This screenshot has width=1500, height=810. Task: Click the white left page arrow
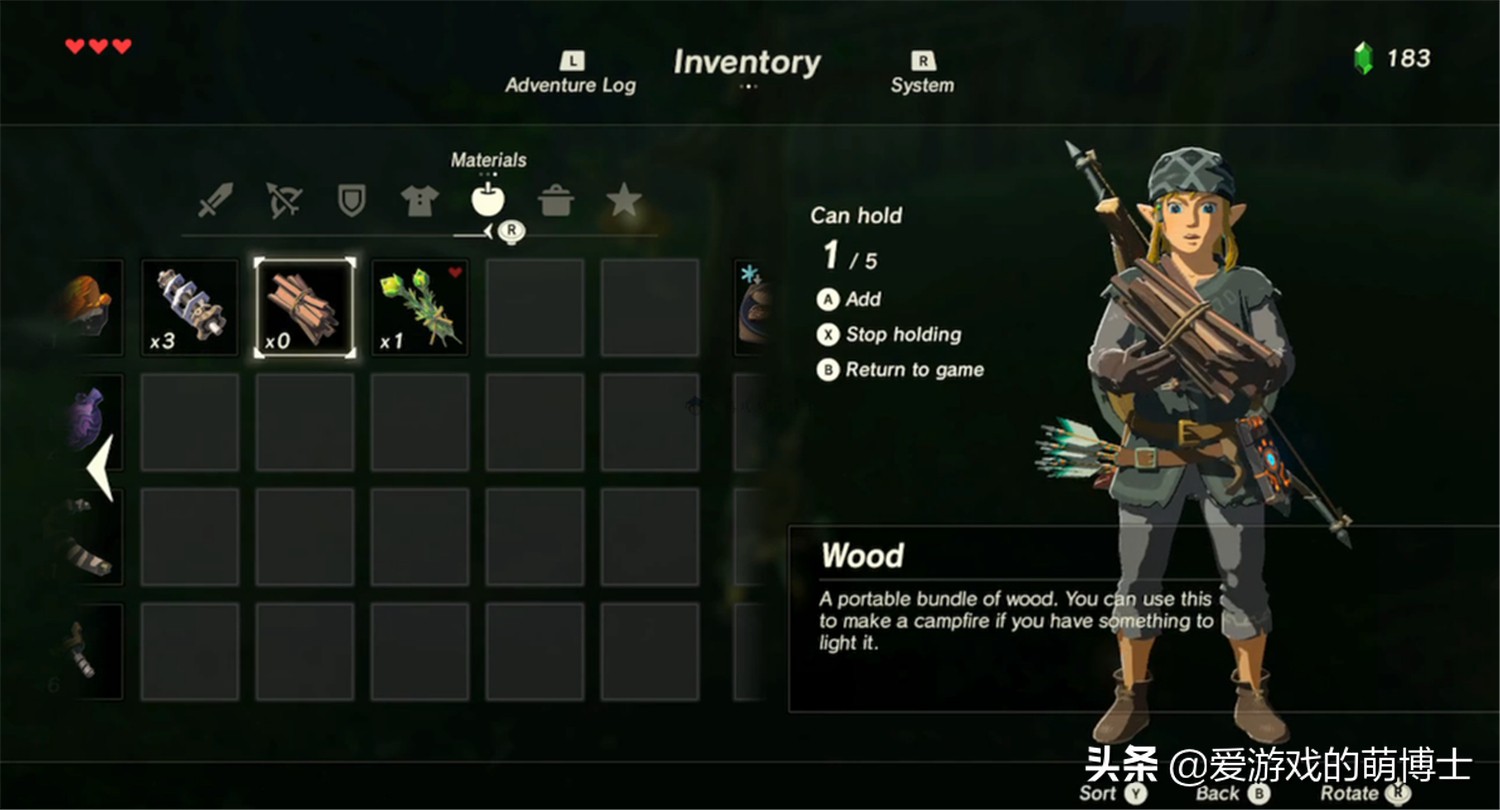[100, 467]
